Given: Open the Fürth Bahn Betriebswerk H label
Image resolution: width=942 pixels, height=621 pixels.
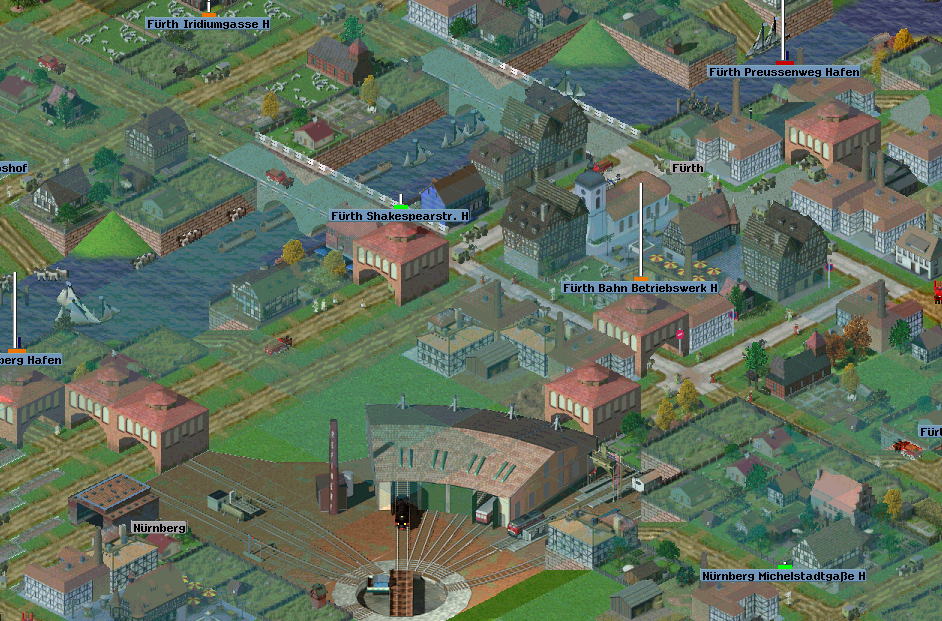Looking at the screenshot, I should (x=640, y=288).
